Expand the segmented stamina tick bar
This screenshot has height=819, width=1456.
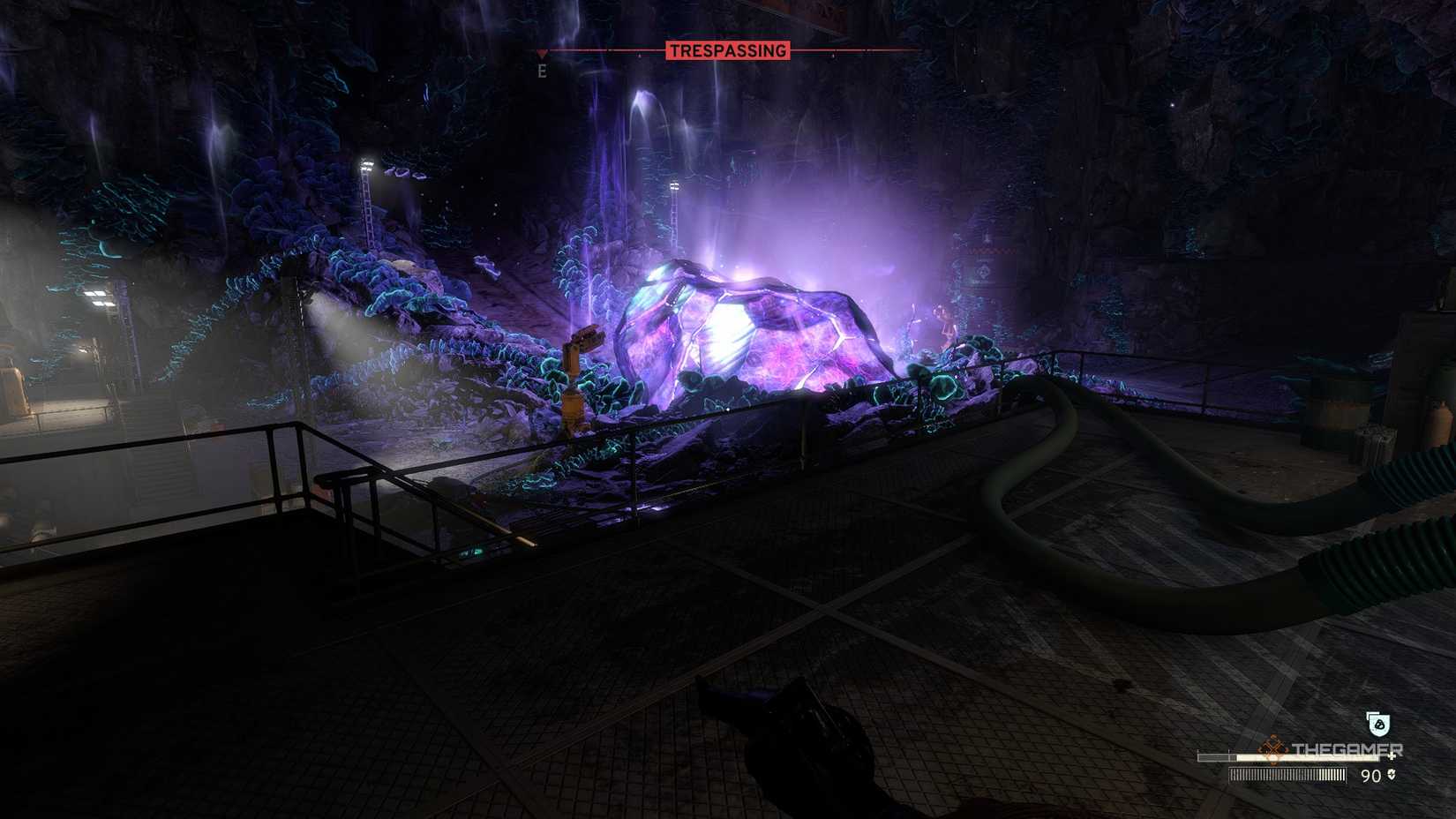(1288, 775)
